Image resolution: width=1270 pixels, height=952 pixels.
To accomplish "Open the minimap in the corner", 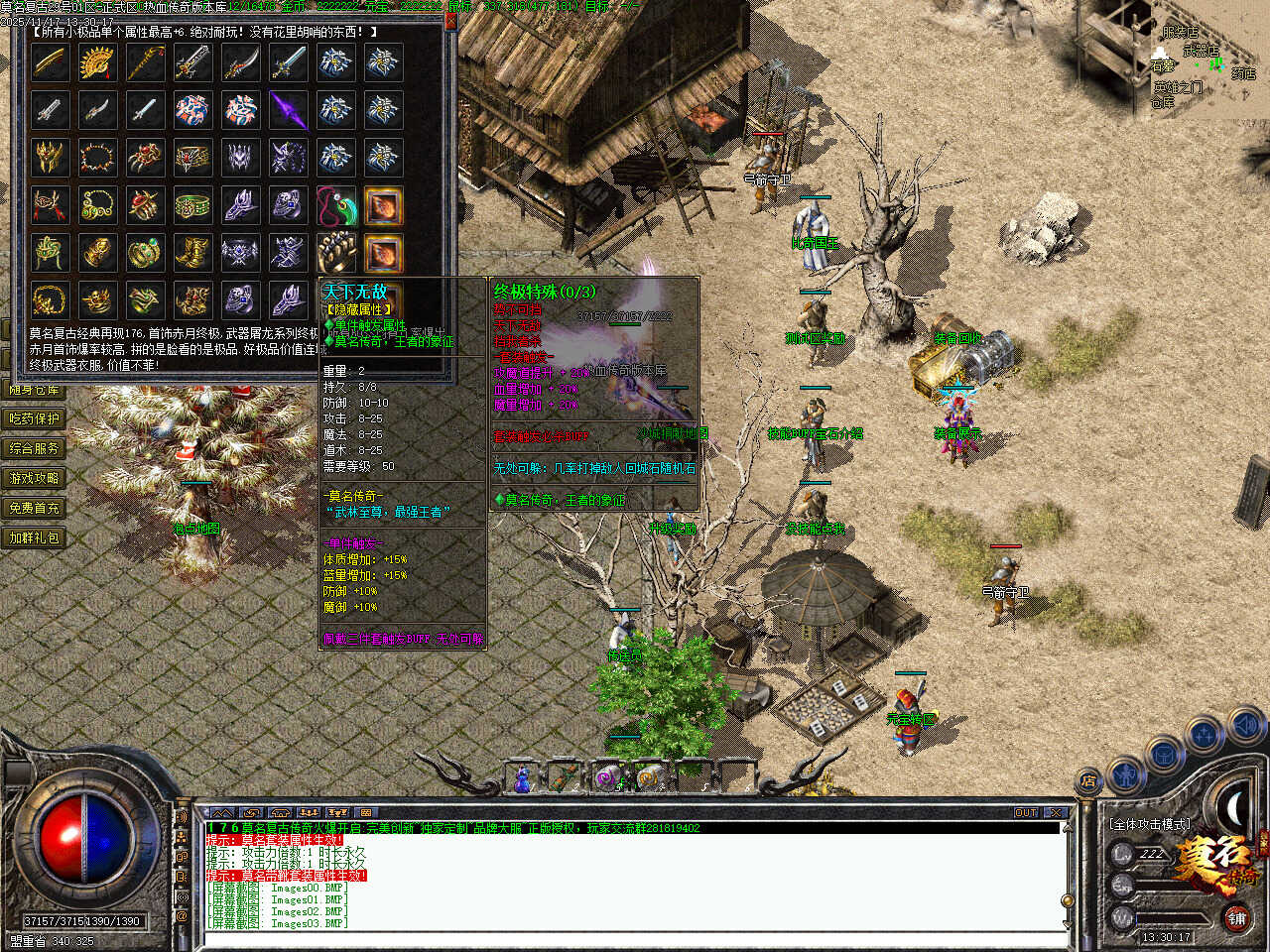I will point(1203,59).
